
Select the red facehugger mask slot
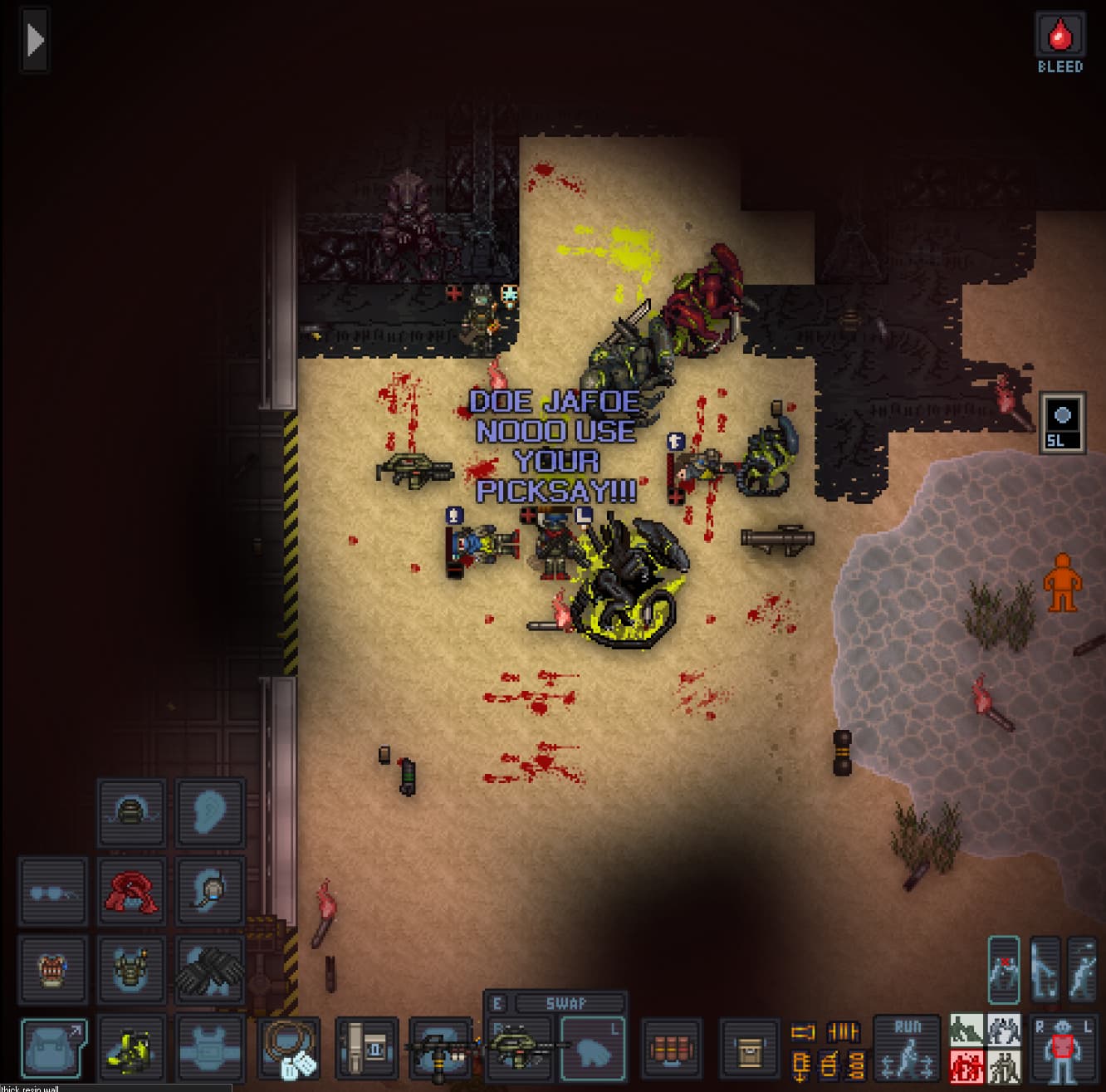click(x=130, y=890)
